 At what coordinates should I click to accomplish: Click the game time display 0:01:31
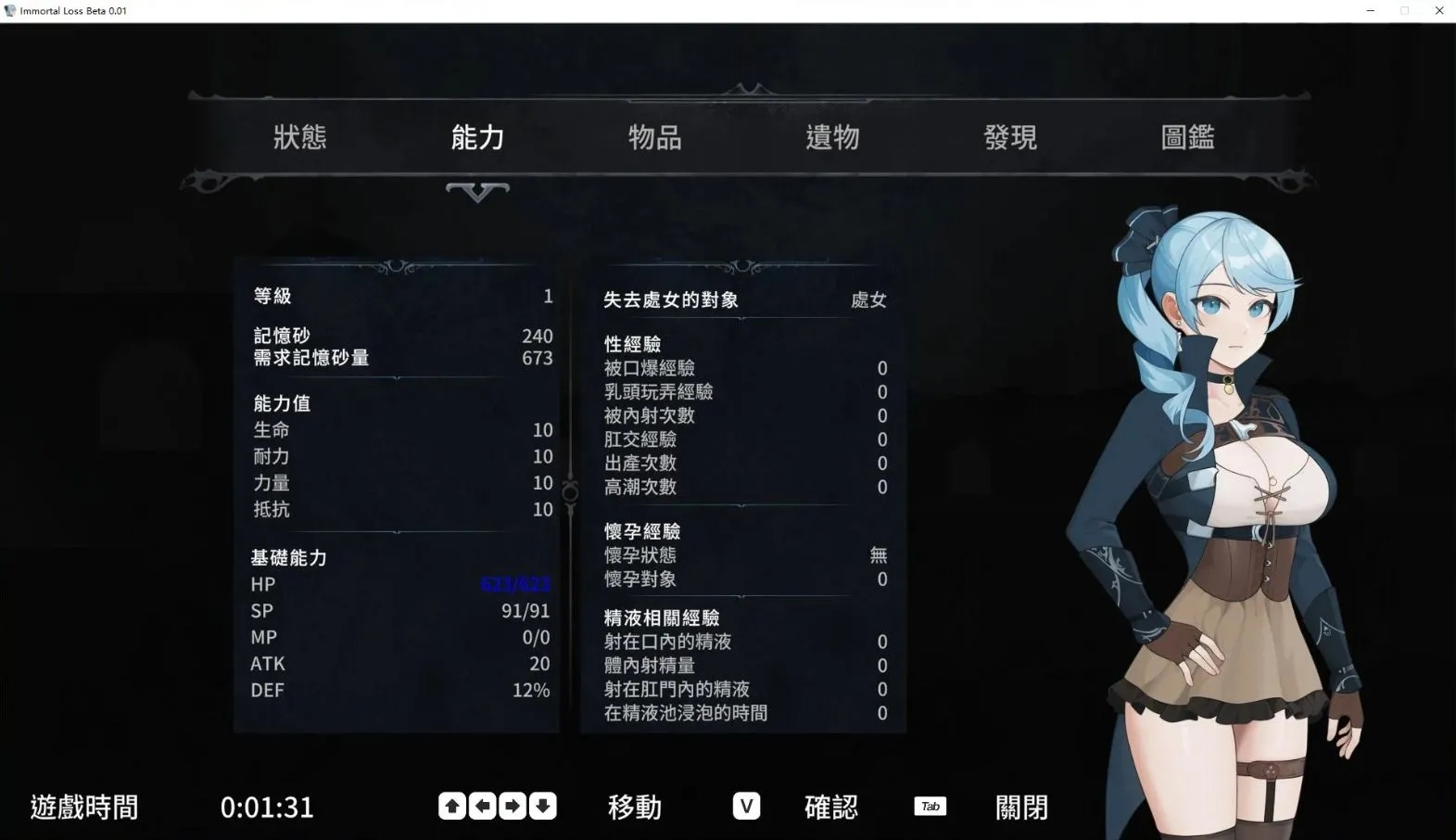coord(267,806)
